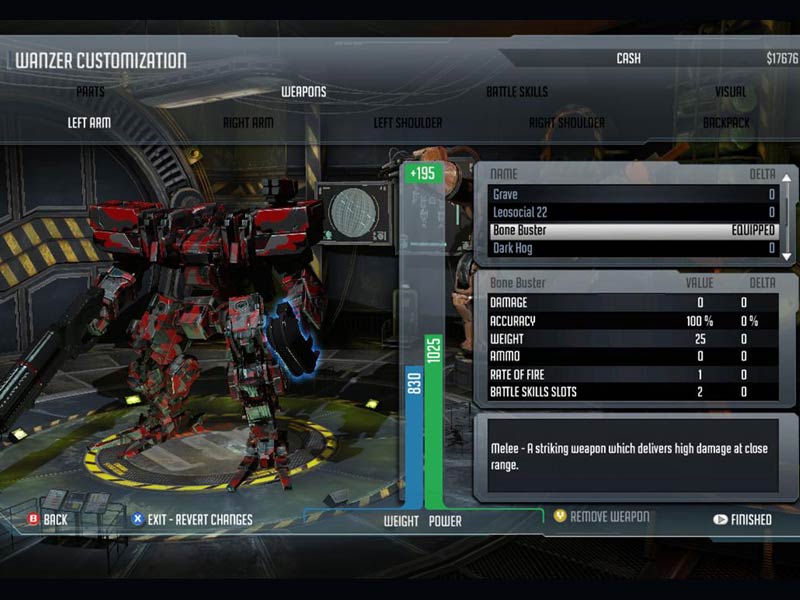Select the Grave weapon row
Viewport: 800px width, 600px height.
[632, 195]
